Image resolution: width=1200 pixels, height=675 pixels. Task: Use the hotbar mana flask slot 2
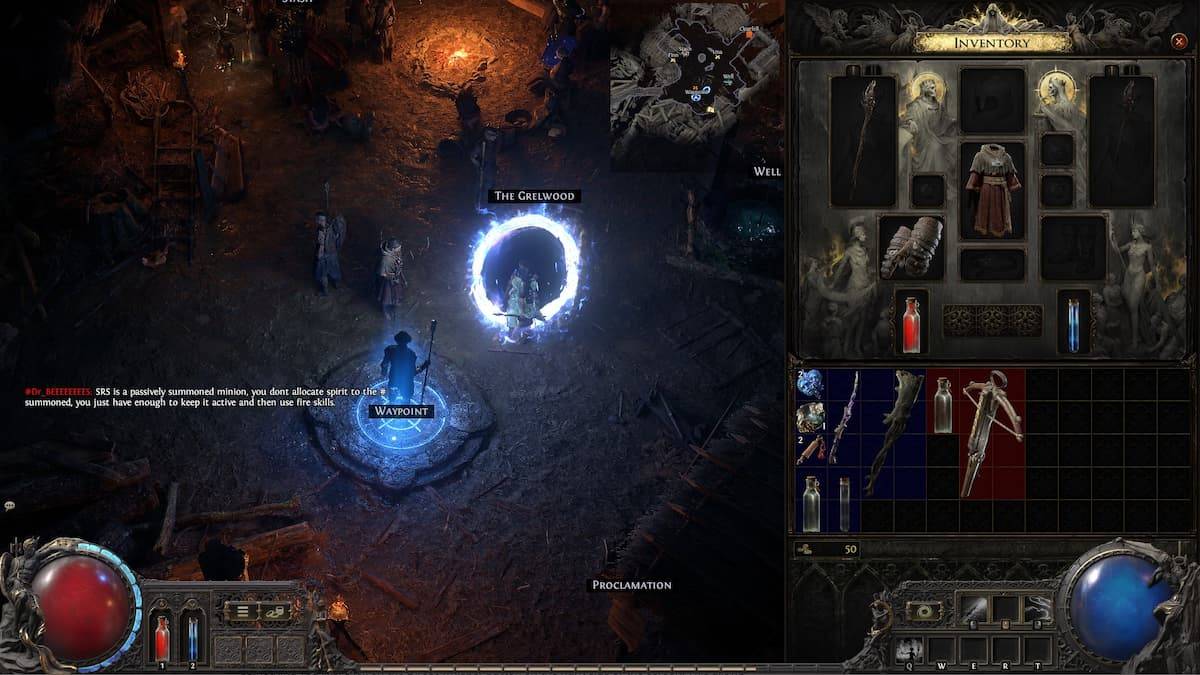click(192, 637)
